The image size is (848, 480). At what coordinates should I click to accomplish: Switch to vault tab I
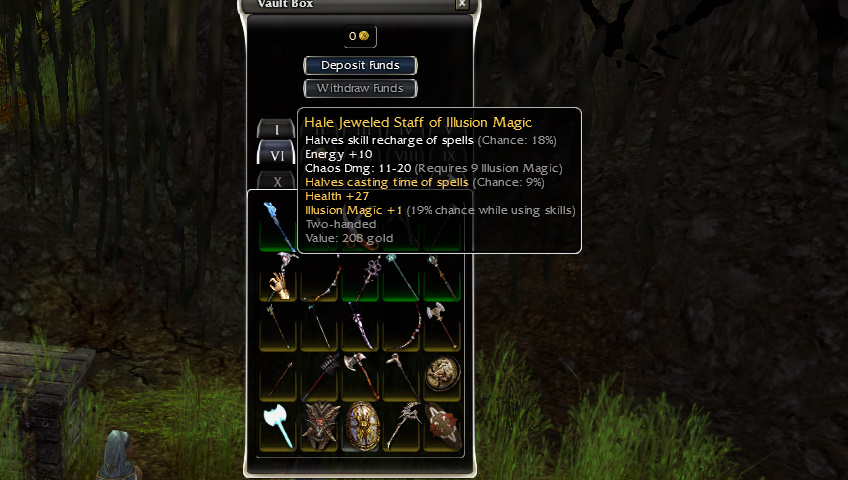tap(277, 129)
